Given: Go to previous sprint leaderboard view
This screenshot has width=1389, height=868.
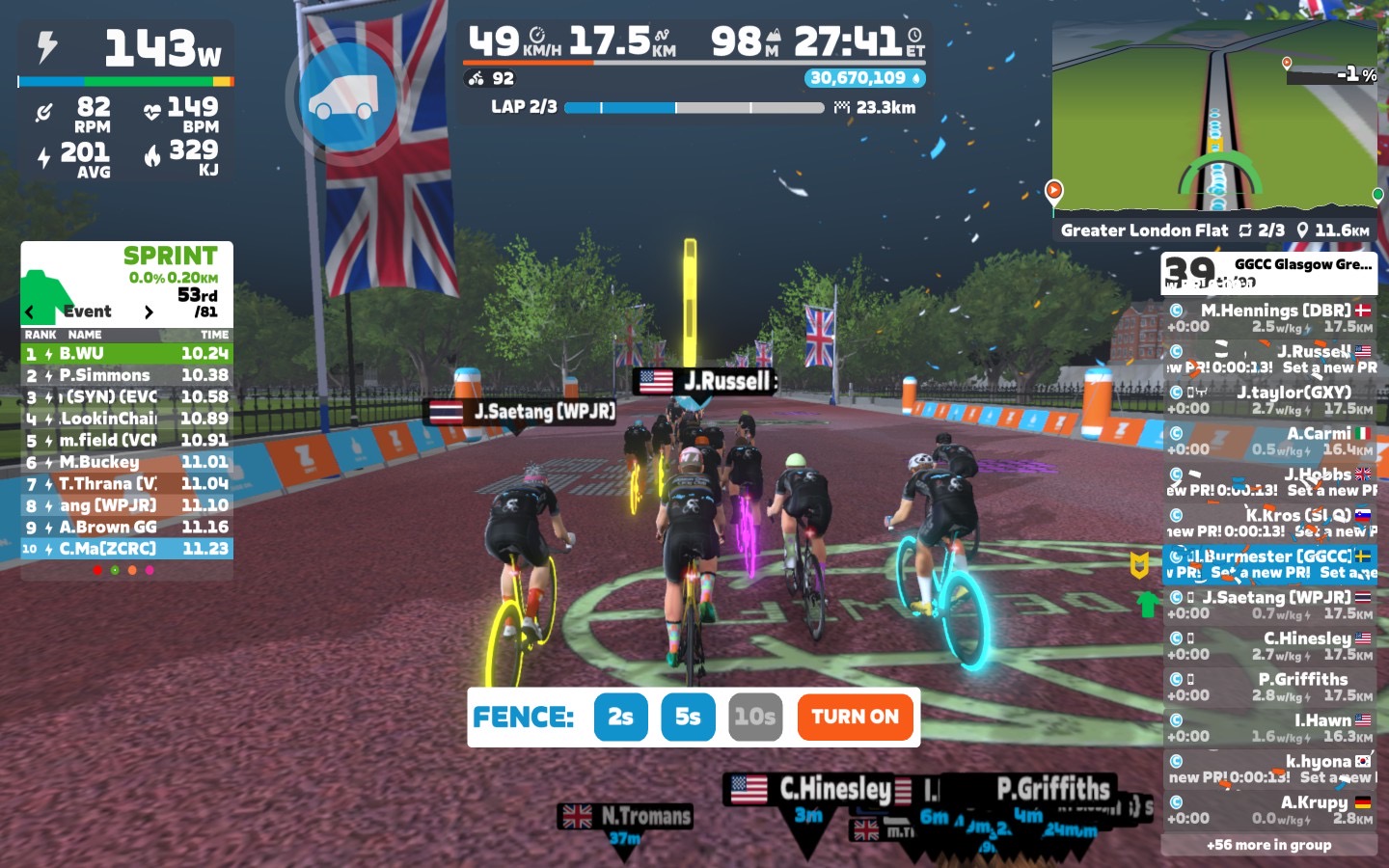Looking at the screenshot, I should tap(30, 312).
